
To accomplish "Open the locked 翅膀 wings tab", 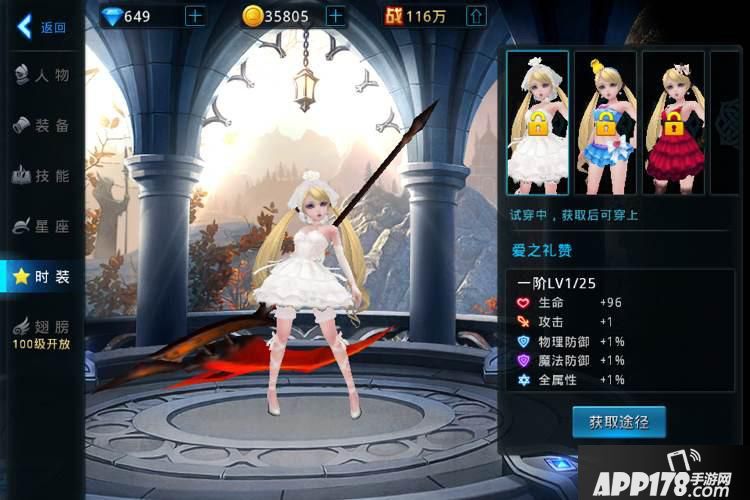I will click(42, 334).
